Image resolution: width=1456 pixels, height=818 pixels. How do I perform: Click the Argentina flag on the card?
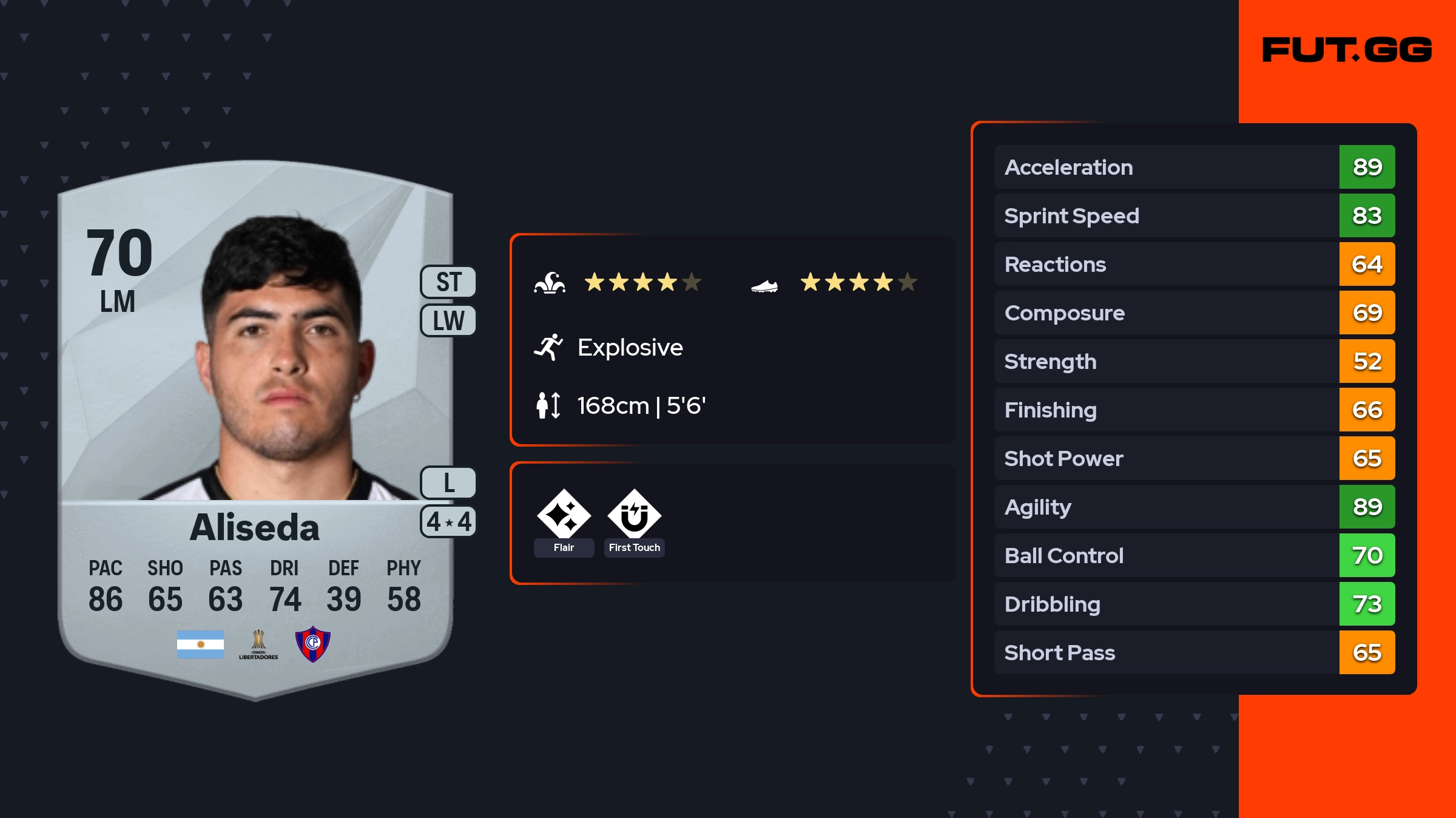coord(200,644)
